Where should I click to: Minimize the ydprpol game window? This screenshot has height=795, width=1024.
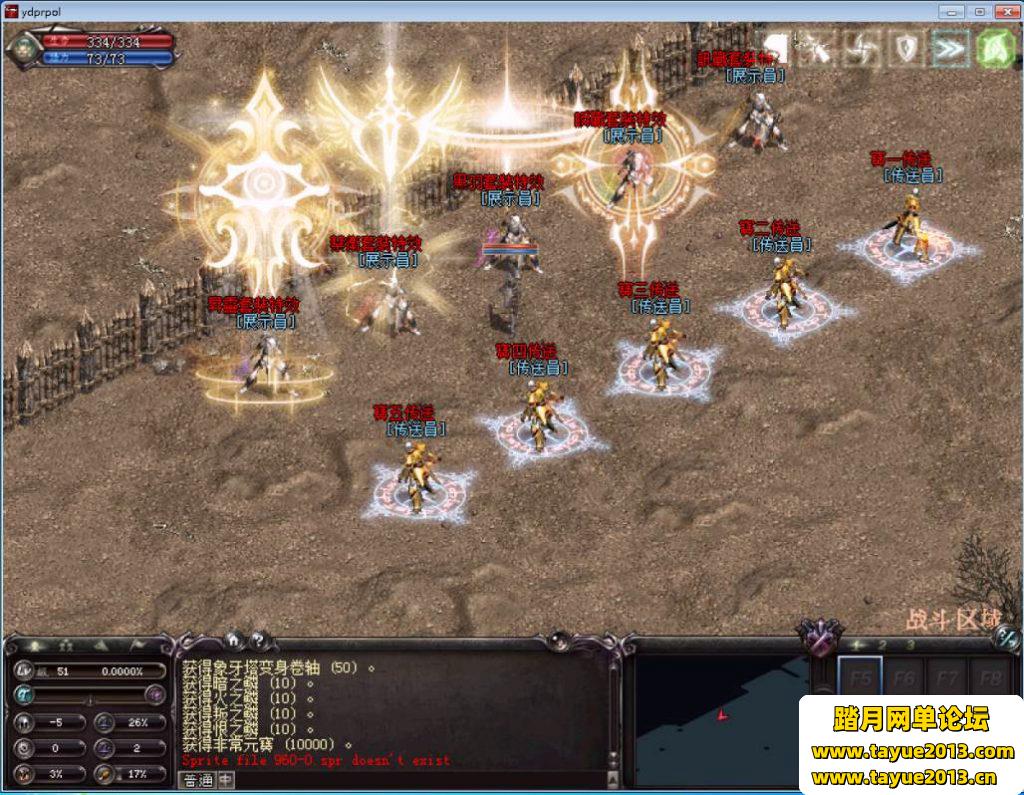pyautogui.click(x=950, y=11)
